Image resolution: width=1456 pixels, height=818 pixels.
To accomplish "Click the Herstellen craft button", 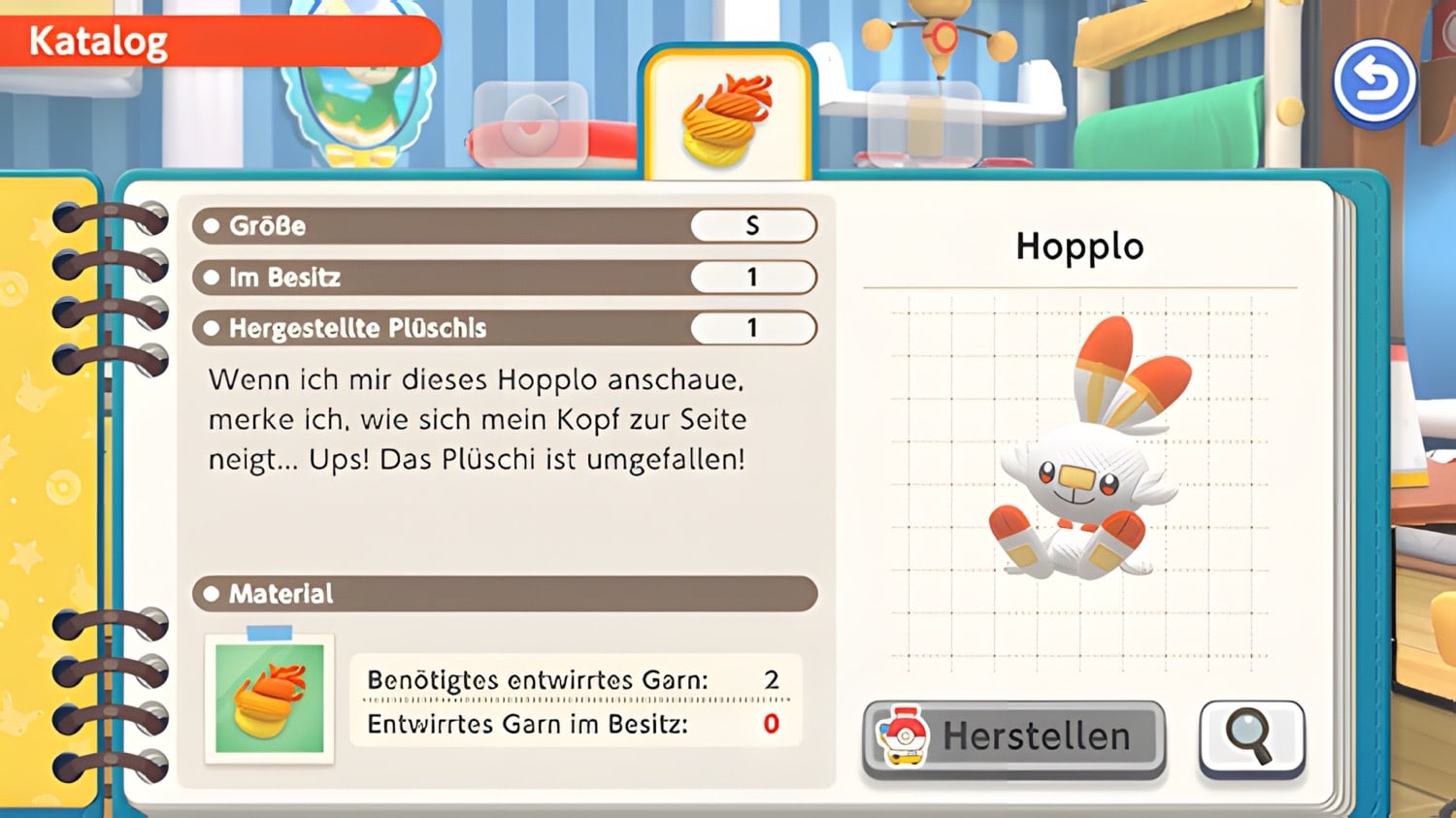I will [x=1013, y=737].
